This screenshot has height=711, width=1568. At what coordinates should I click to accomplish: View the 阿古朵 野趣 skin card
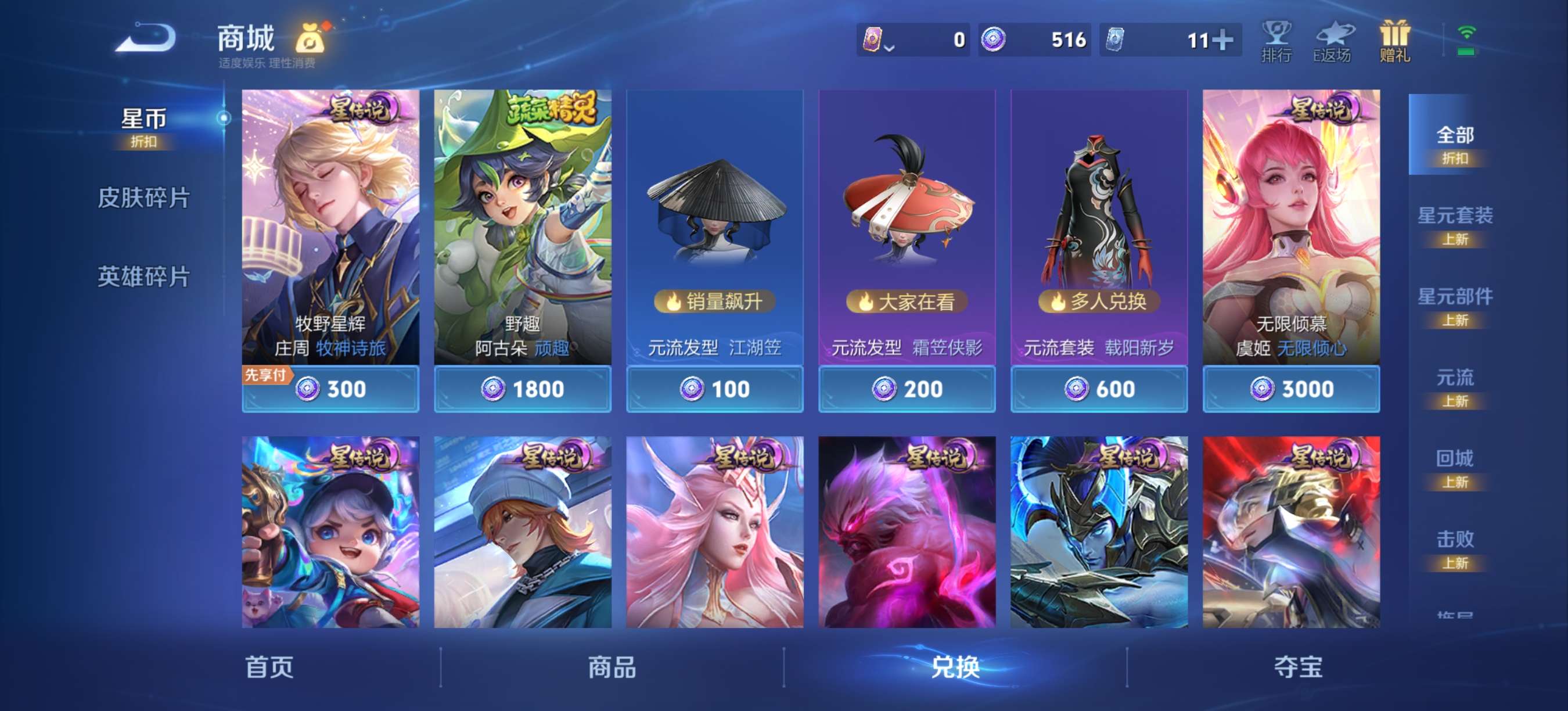tap(522, 238)
